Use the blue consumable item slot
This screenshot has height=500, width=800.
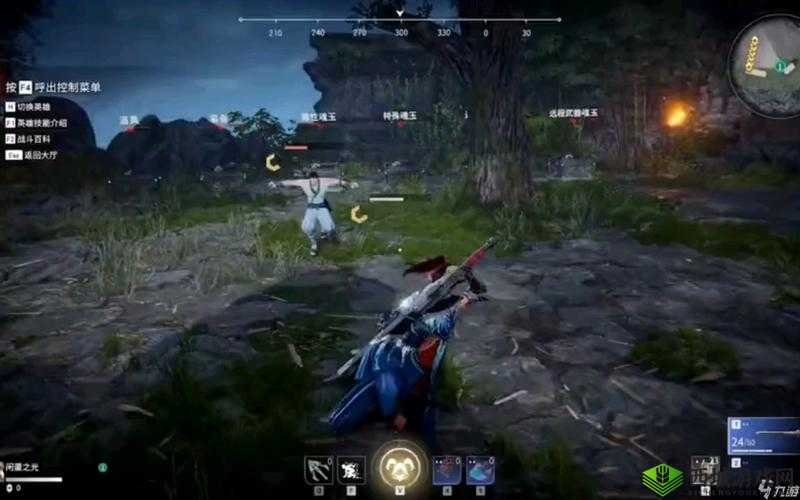pyautogui.click(x=480, y=470)
